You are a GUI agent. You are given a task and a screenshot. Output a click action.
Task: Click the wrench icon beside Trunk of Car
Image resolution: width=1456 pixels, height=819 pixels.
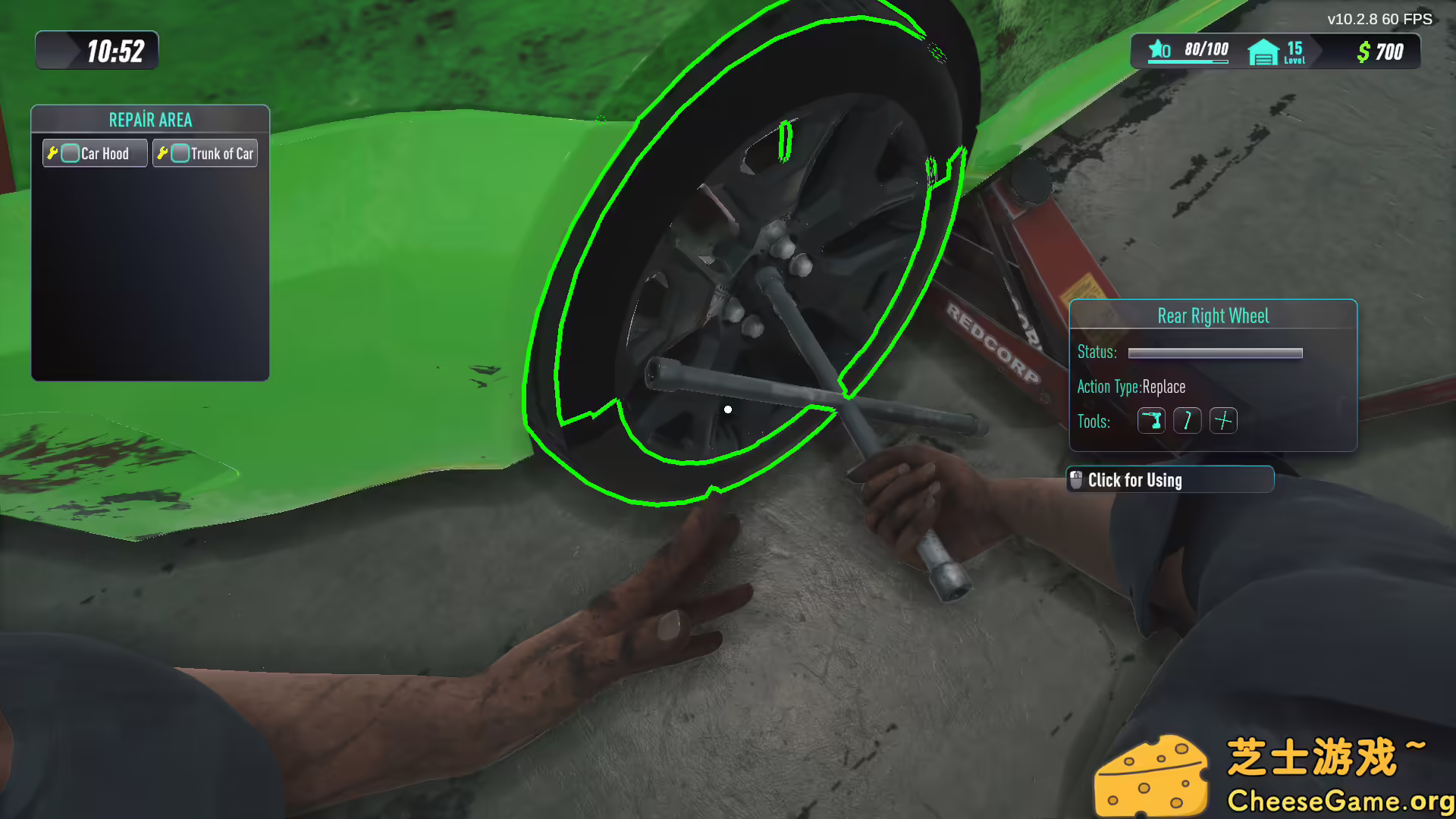pos(163,152)
